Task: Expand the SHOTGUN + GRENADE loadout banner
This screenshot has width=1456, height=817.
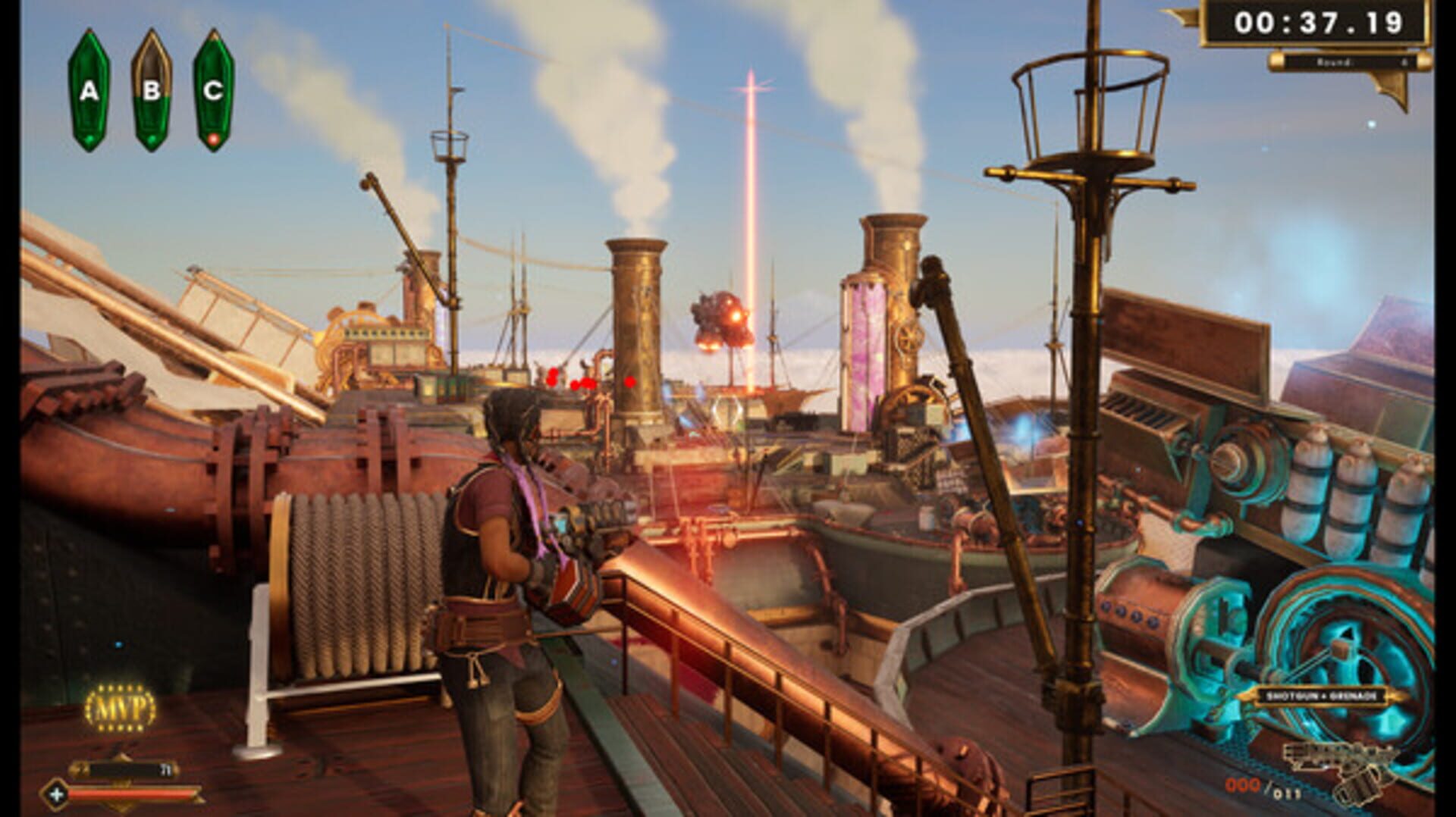Action: 1323,696
